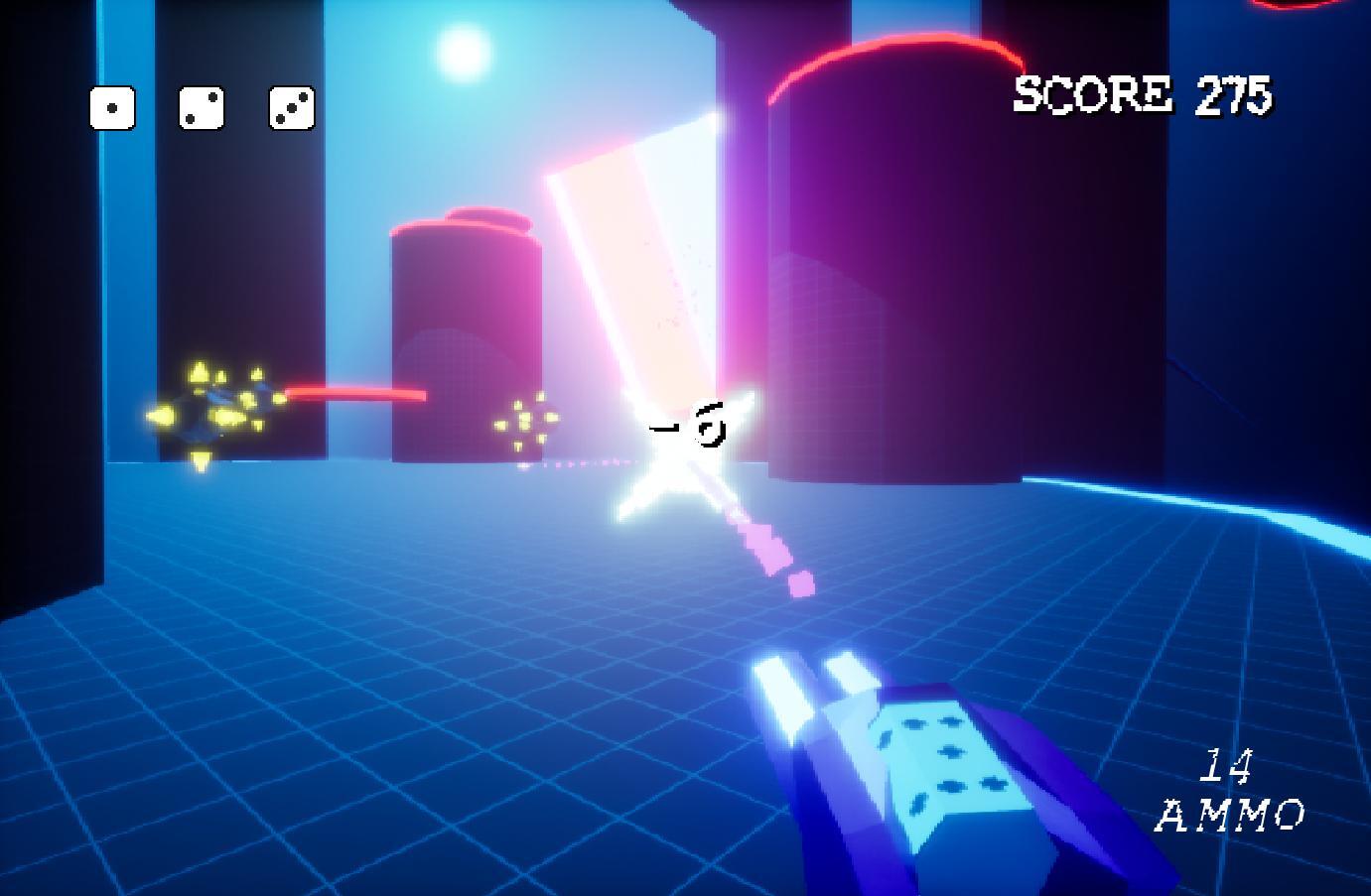
Task: Toggle the leftmost highlighted dice slot
Action: 112,109
